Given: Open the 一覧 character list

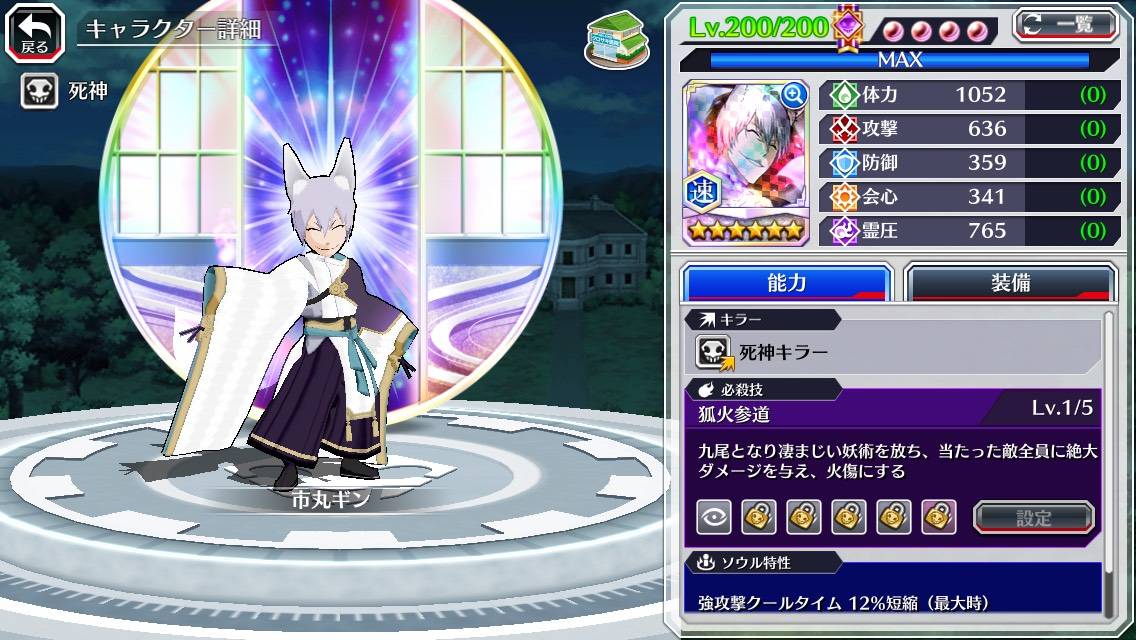Looking at the screenshot, I should click(x=1066, y=25).
